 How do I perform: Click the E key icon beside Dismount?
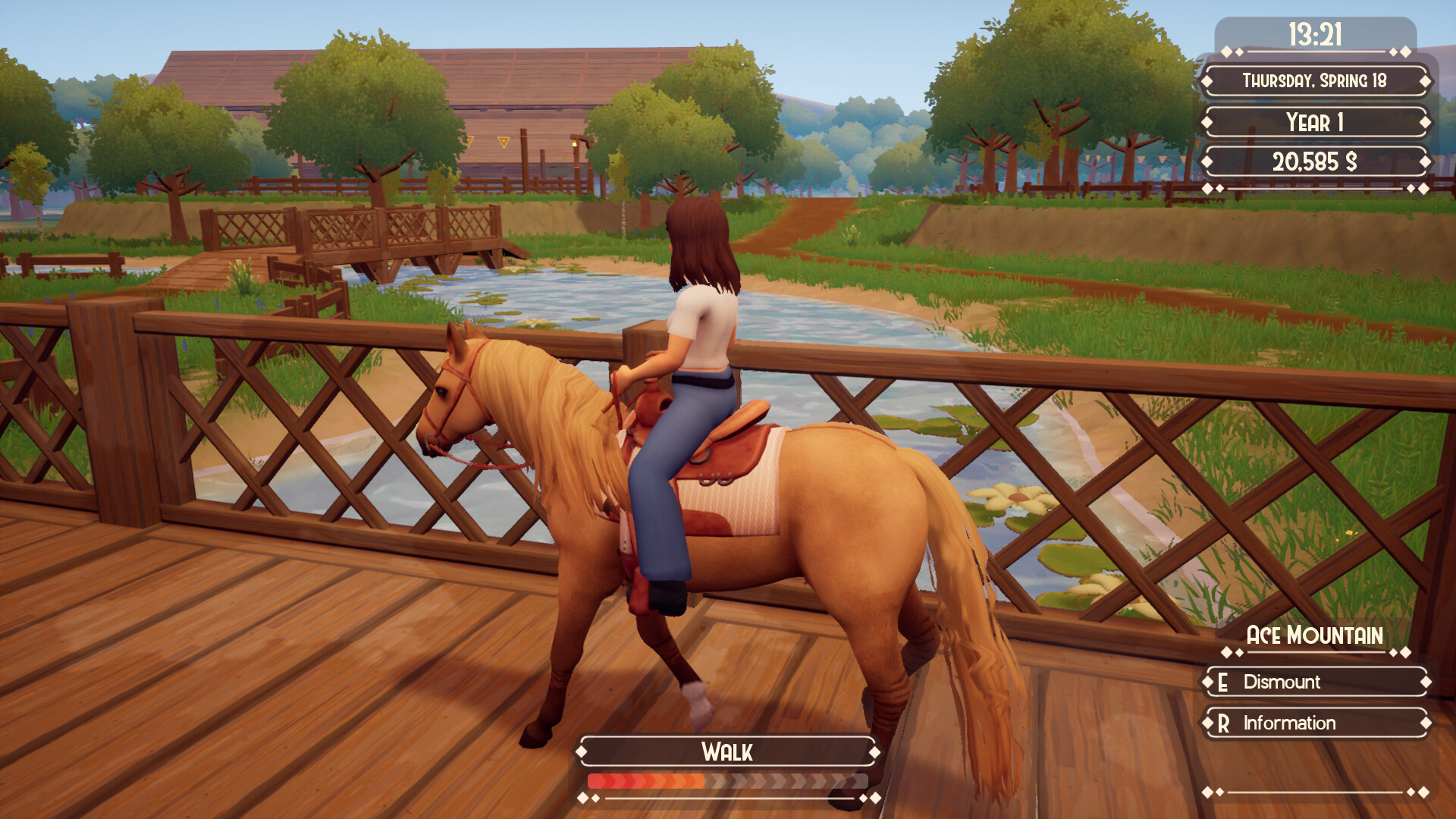(1222, 684)
